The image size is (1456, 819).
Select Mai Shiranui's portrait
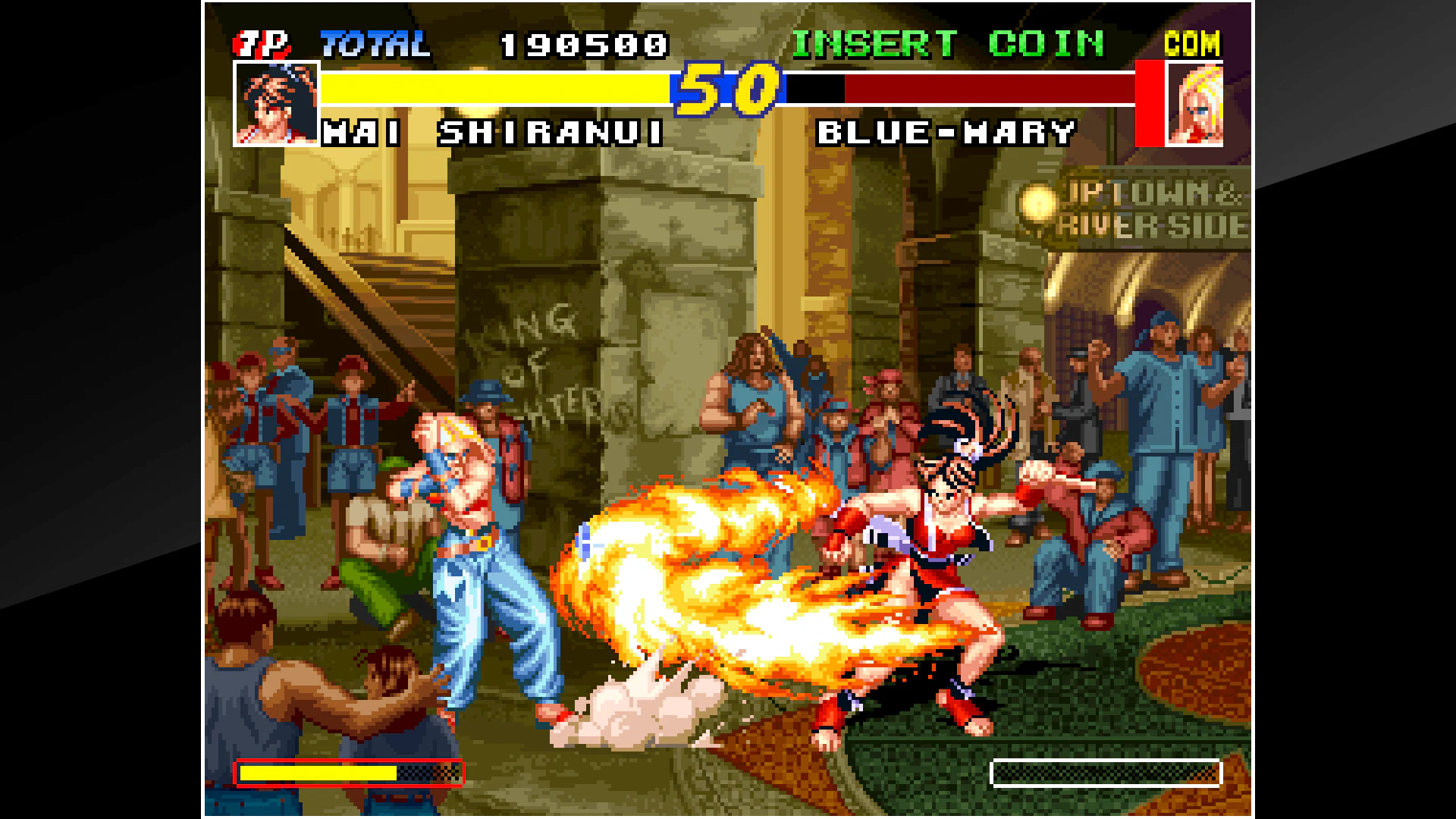click(x=275, y=102)
